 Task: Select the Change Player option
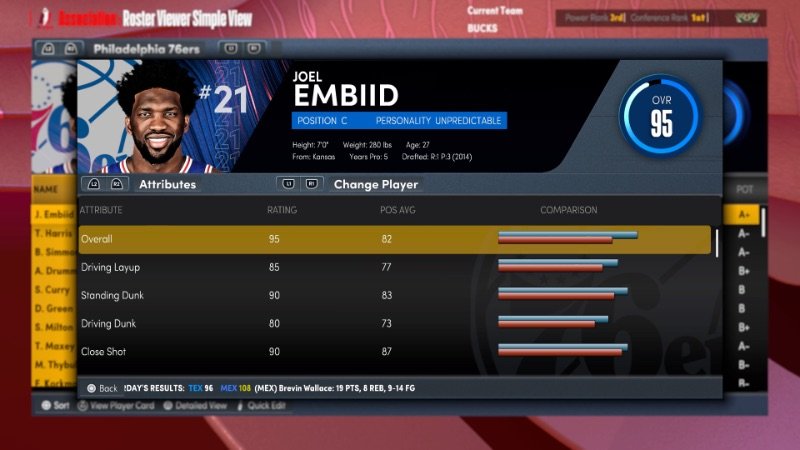(x=375, y=184)
